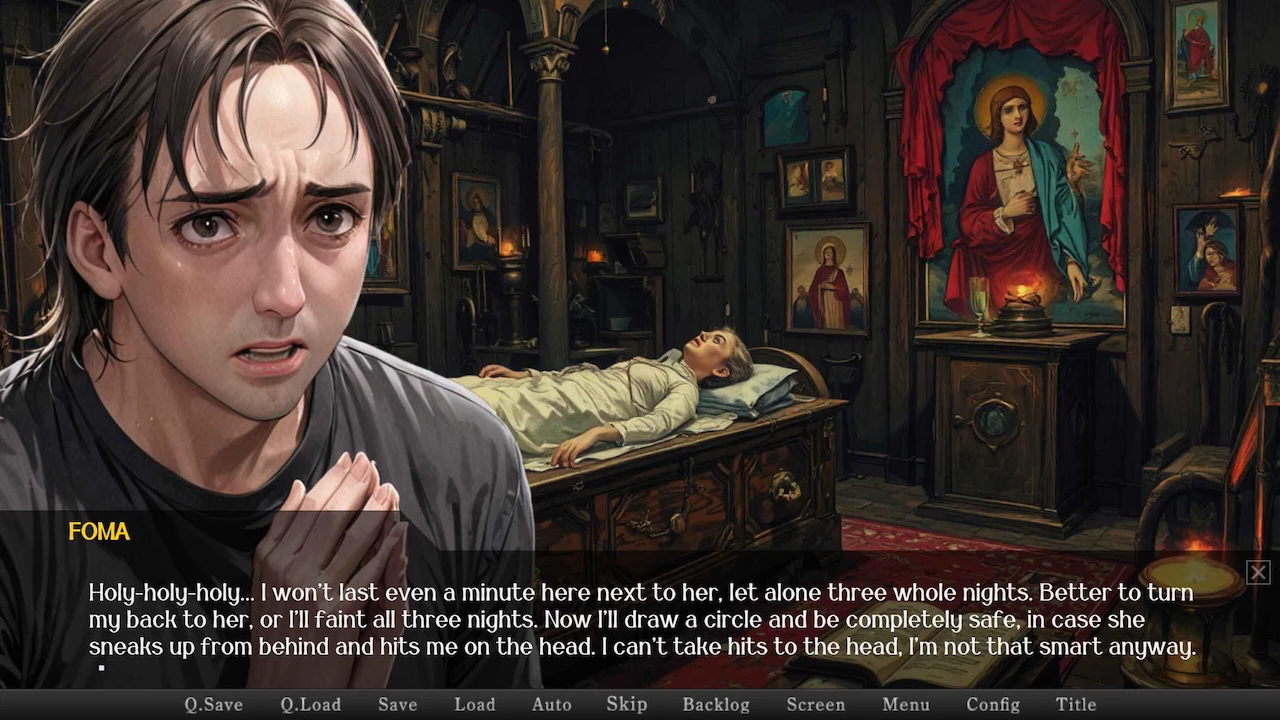This screenshot has width=1280, height=720.
Task: Return to the Title screen
Action: pos(1076,704)
